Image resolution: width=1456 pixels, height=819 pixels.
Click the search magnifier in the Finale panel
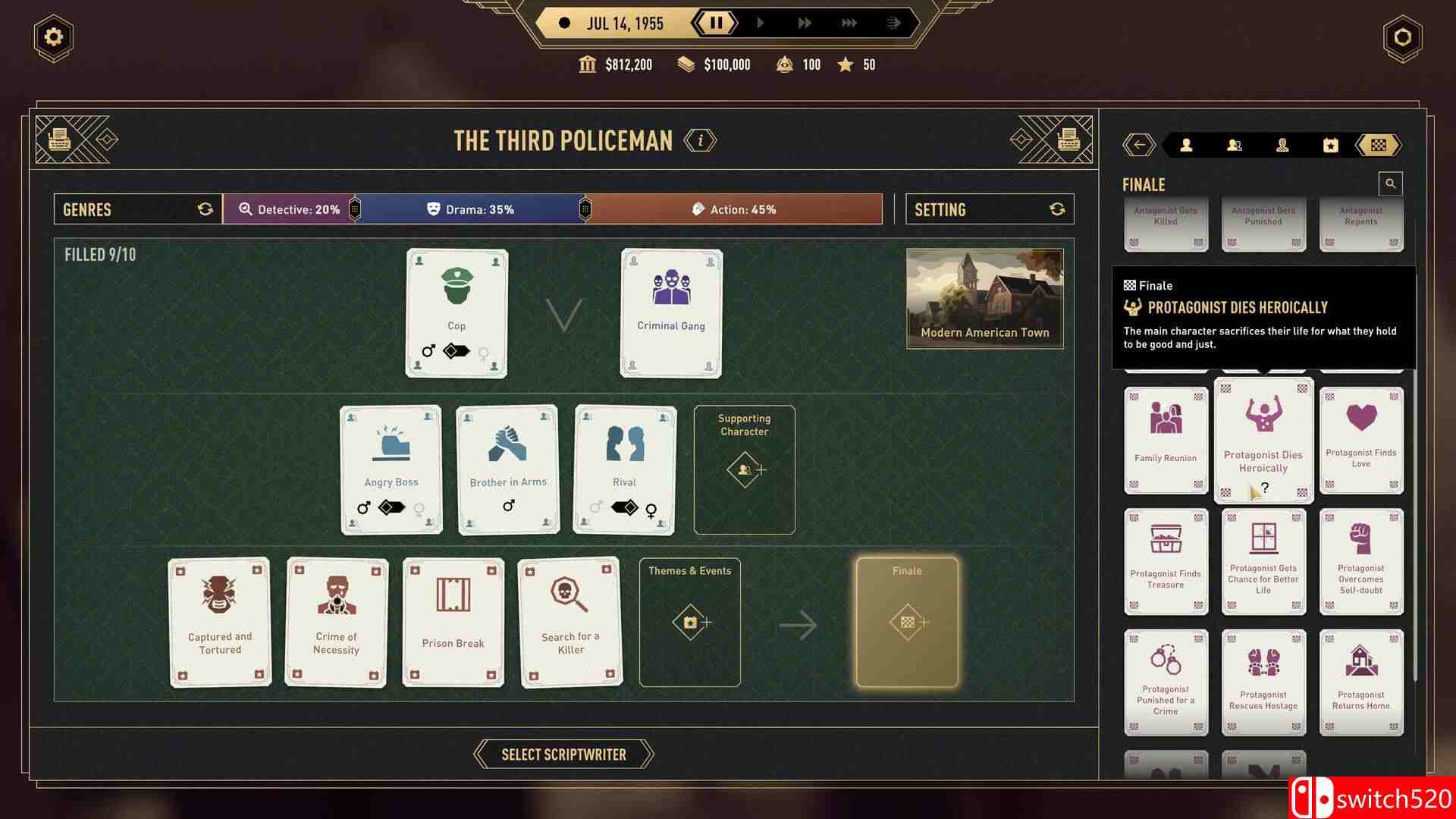click(1390, 184)
